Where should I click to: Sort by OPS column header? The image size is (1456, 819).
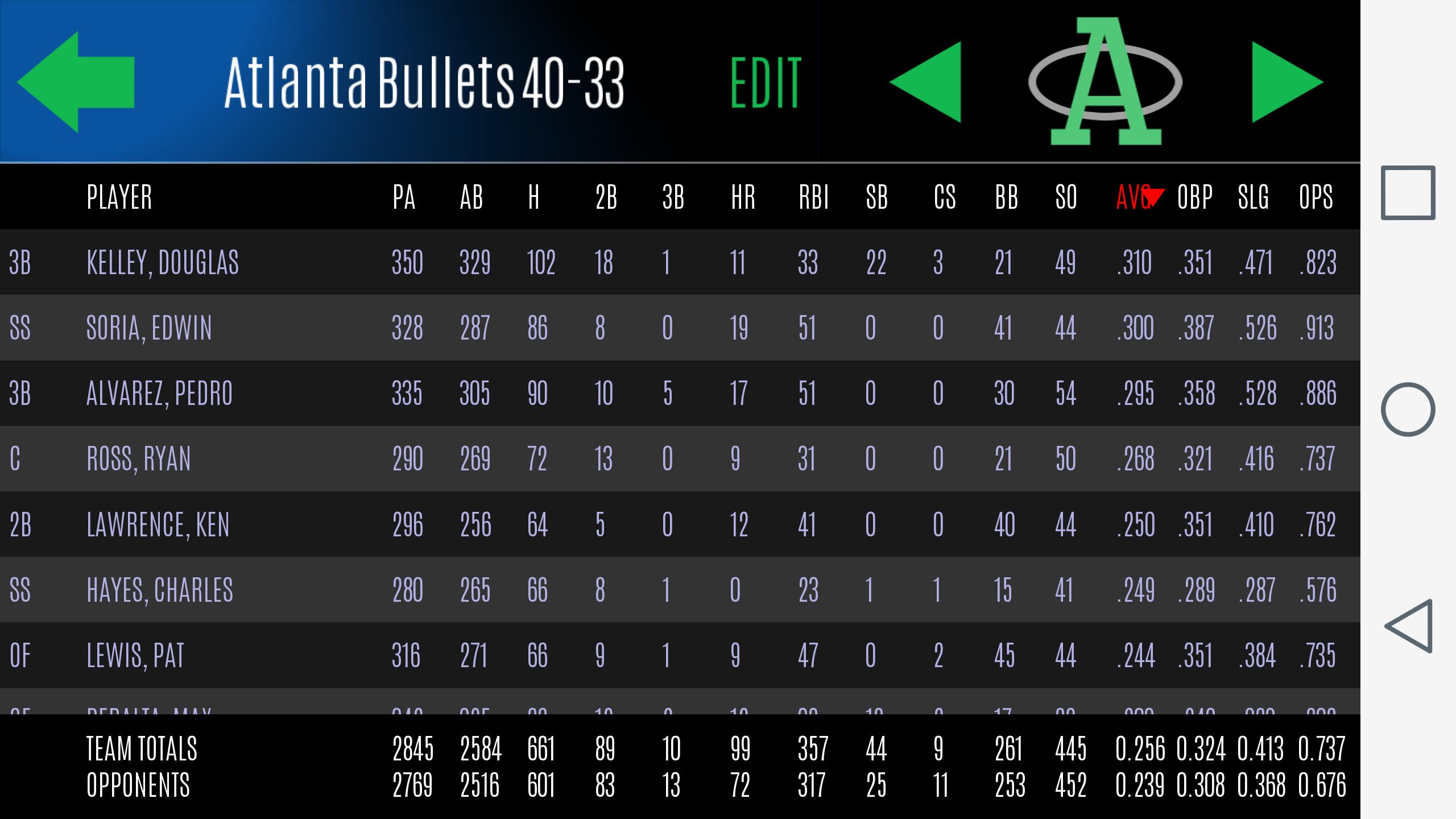(1316, 197)
